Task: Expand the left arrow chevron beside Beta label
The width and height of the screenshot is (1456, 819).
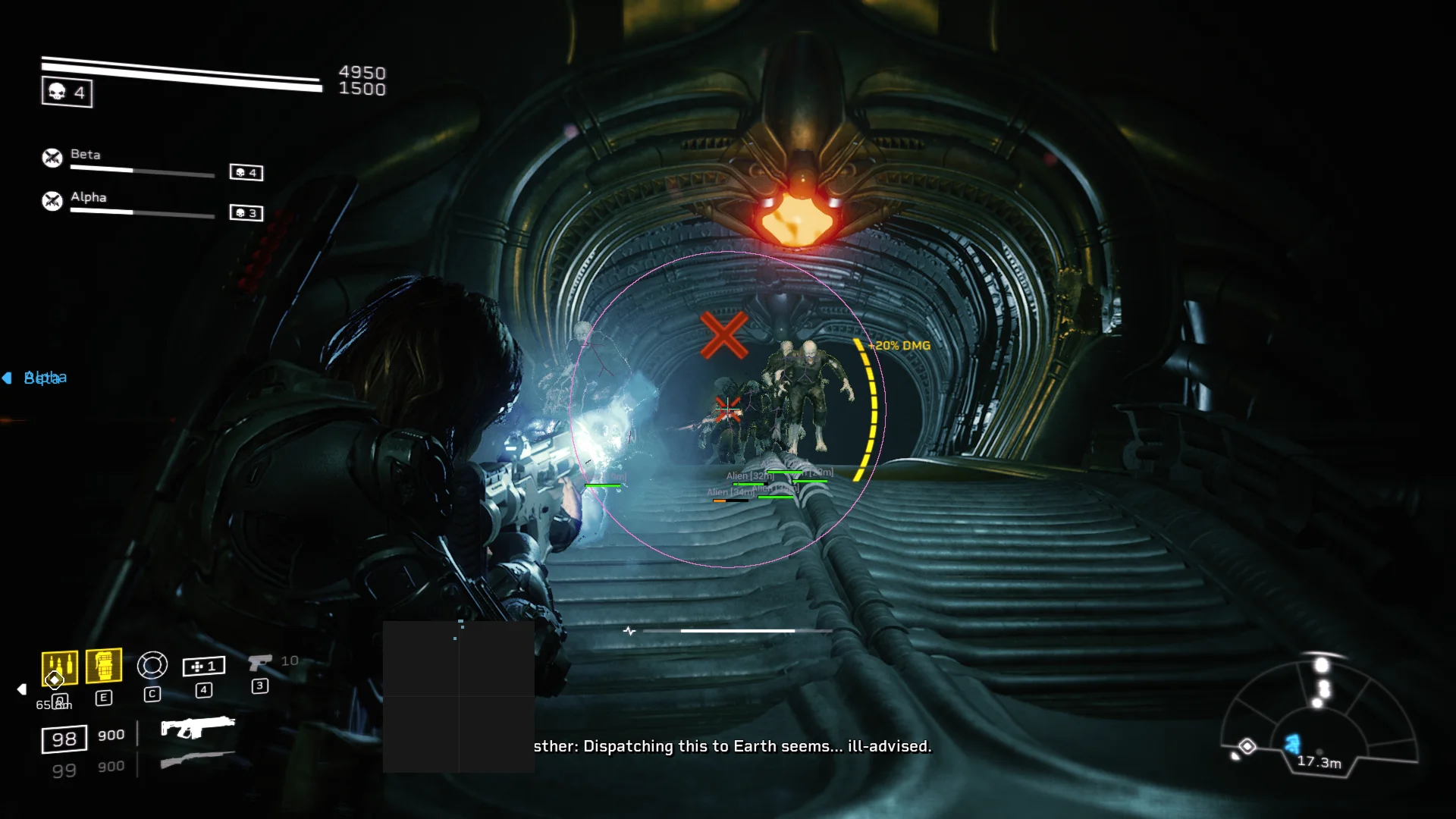Action: click(x=7, y=377)
